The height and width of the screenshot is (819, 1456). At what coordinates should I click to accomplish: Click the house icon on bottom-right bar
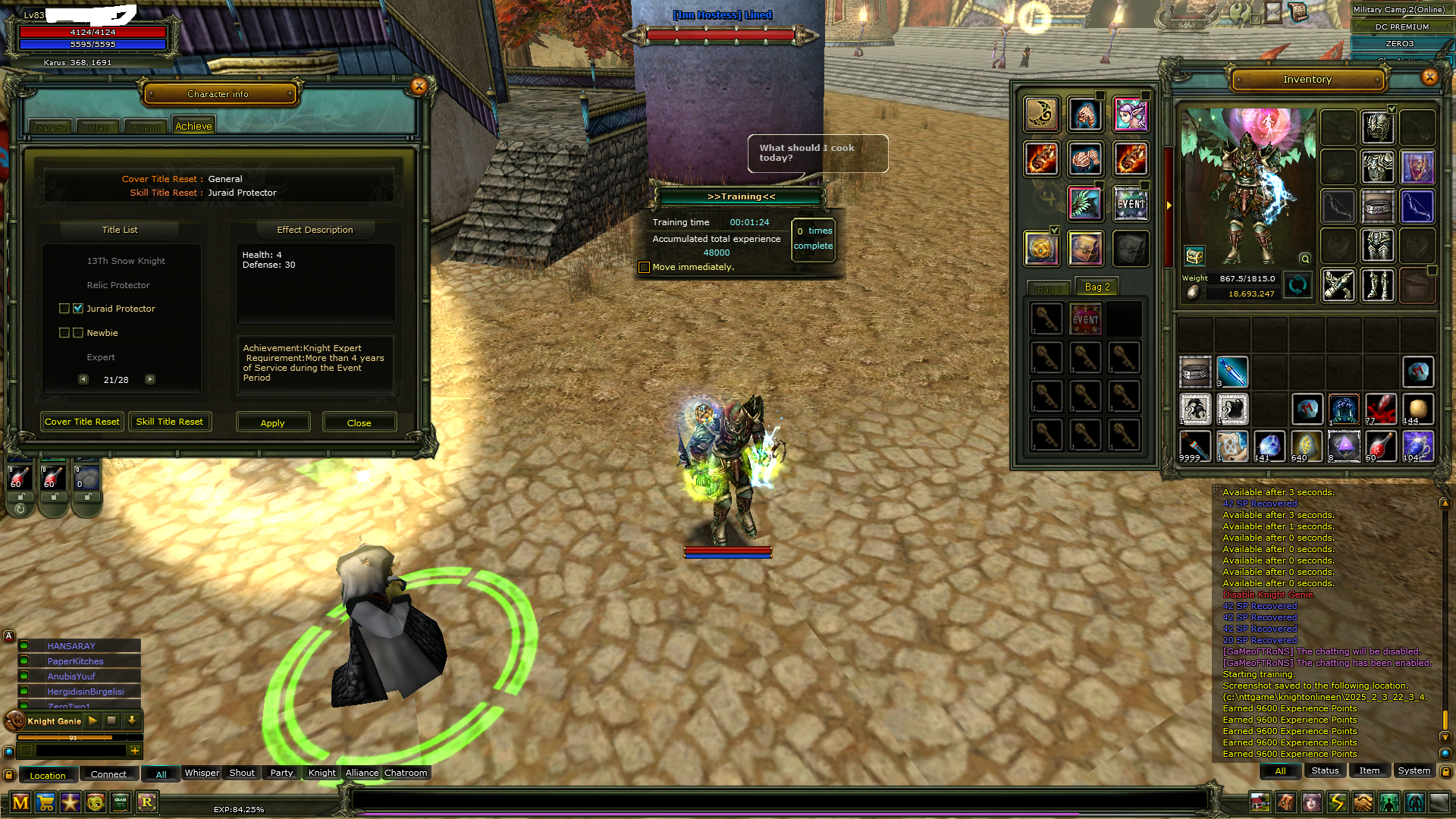pyautogui.click(x=1260, y=801)
